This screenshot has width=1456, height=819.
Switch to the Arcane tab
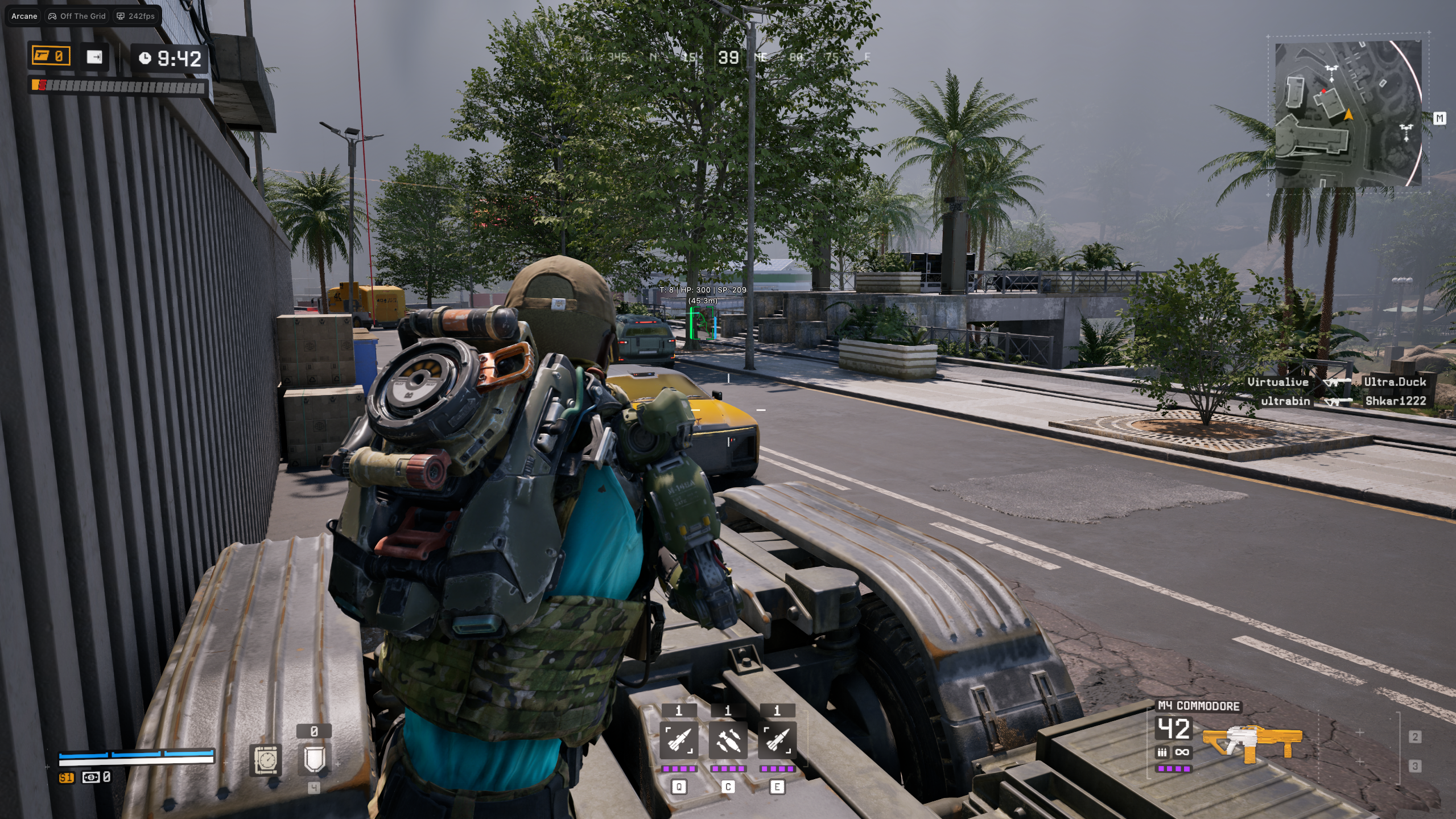pyautogui.click(x=23, y=16)
